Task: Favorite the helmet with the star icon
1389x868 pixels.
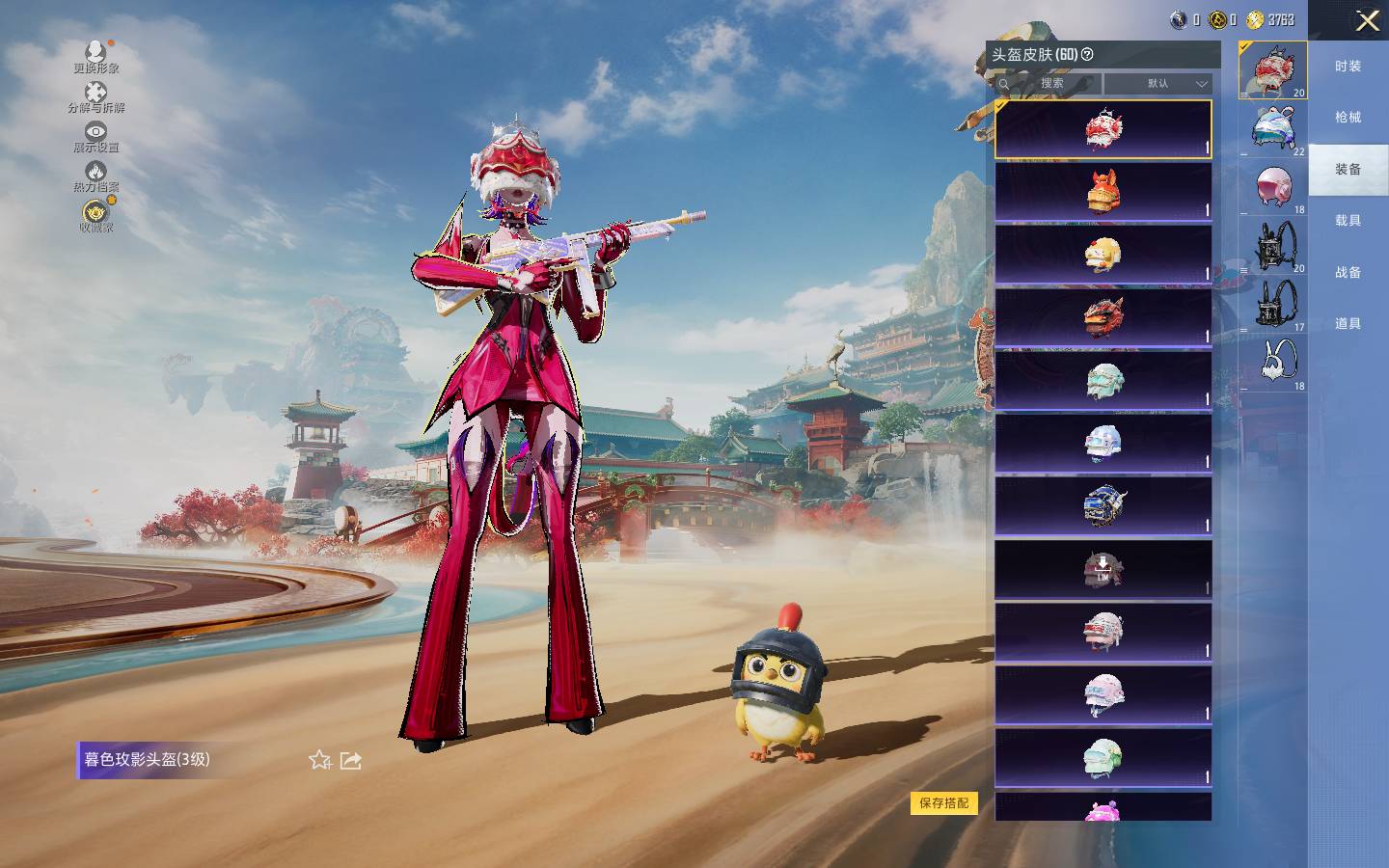Action: pos(319,760)
